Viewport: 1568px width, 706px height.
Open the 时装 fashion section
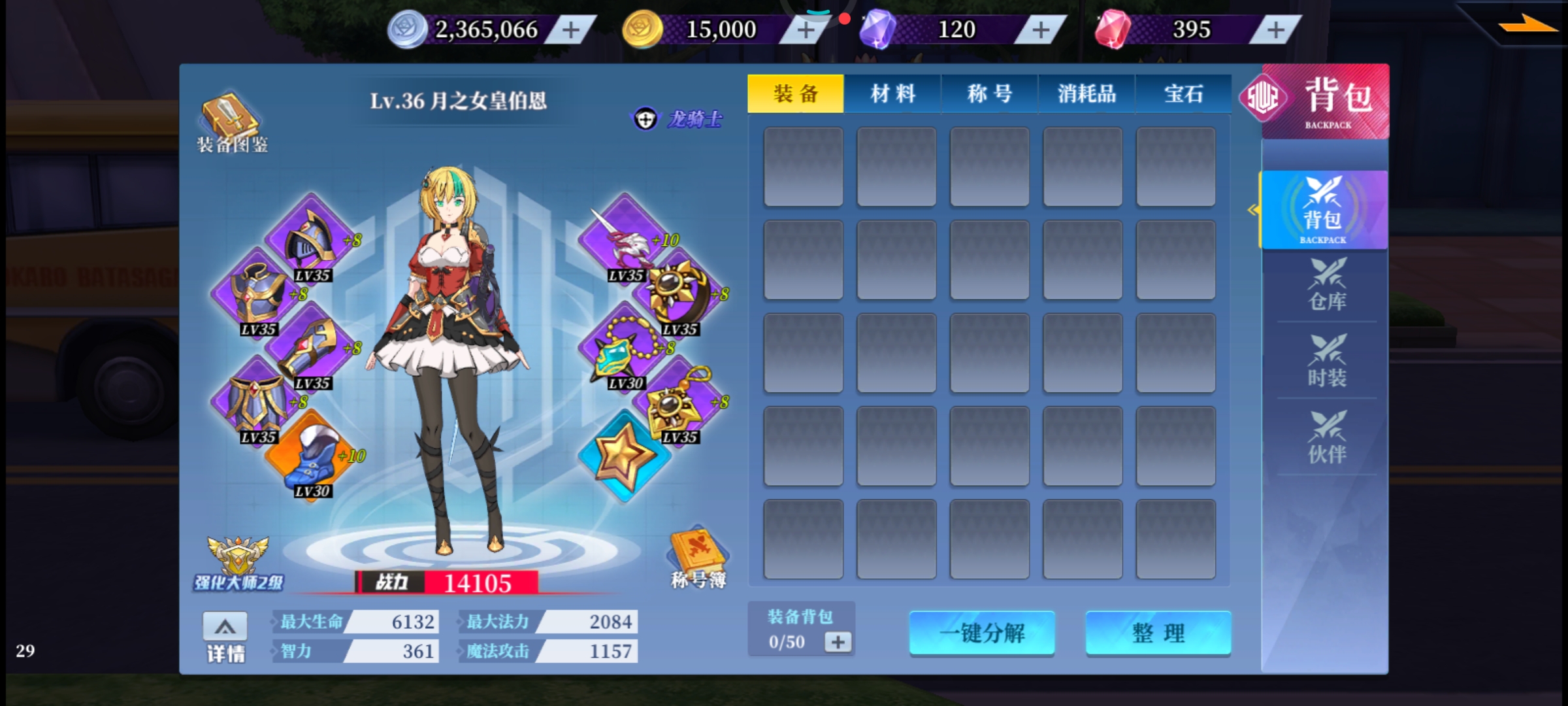1326,361
